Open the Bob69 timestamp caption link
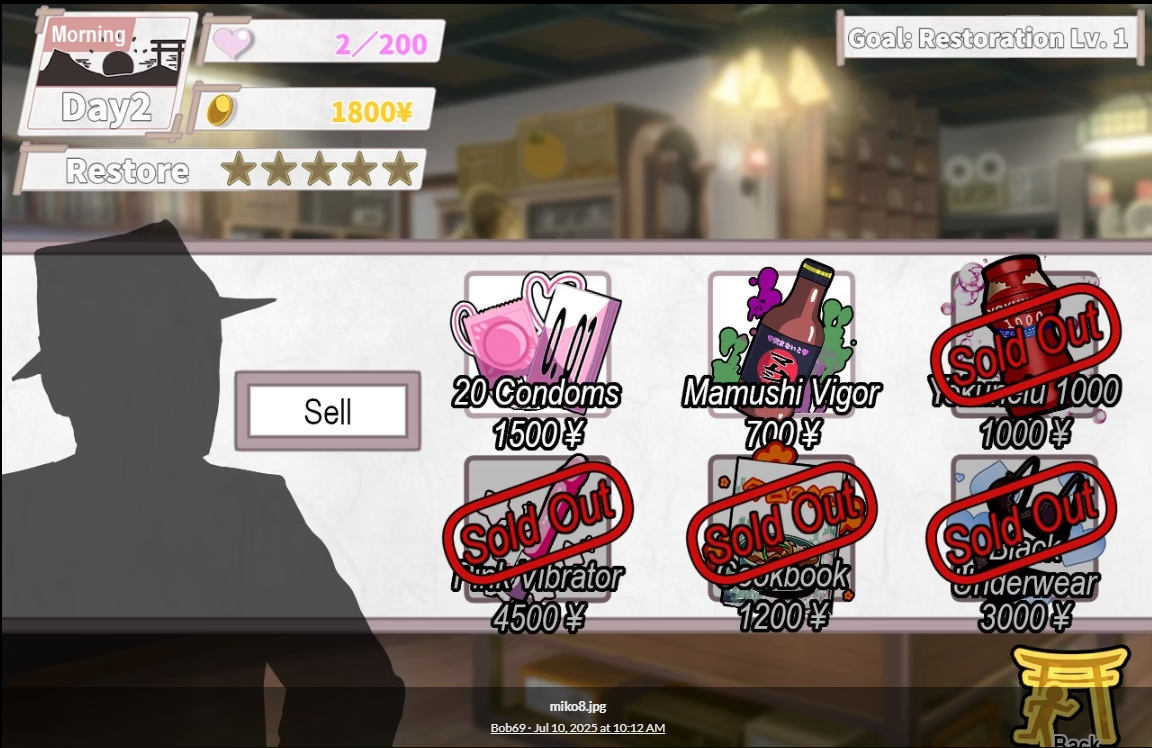 click(x=577, y=728)
